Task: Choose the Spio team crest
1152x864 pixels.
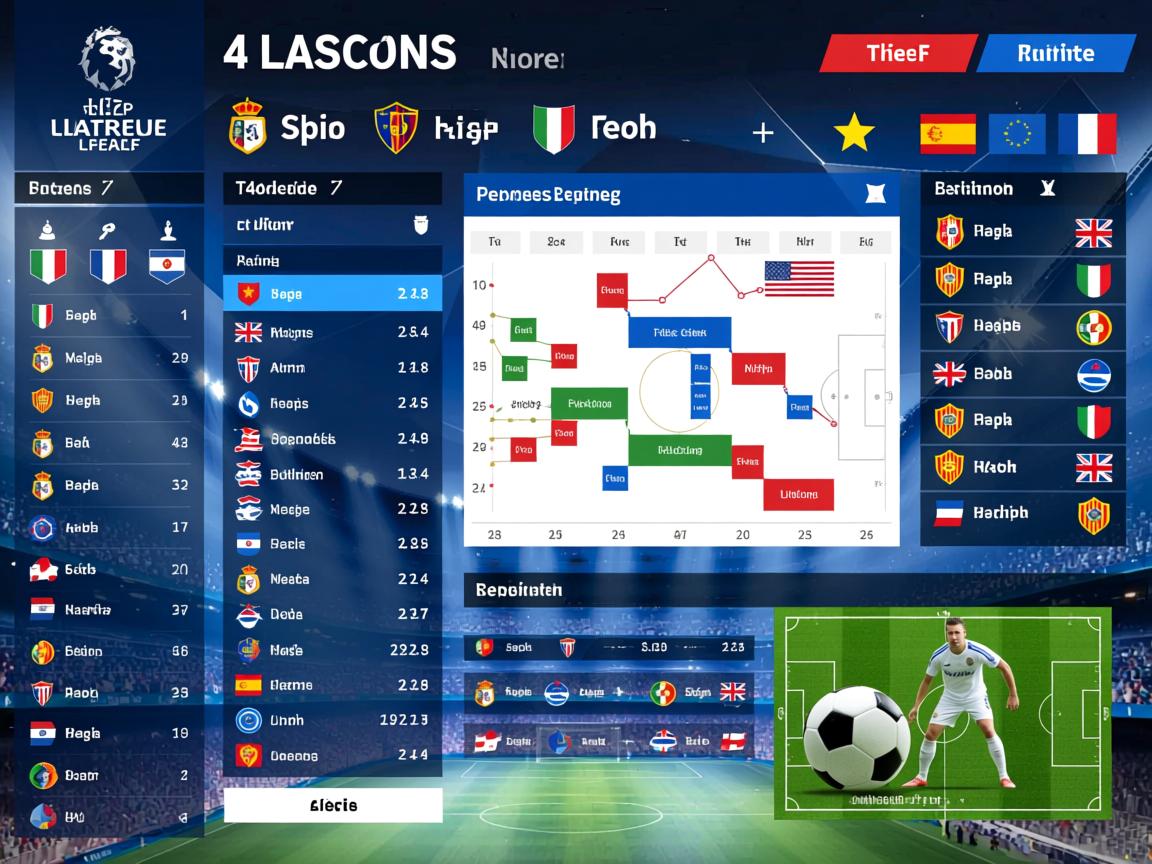Action: [247, 129]
